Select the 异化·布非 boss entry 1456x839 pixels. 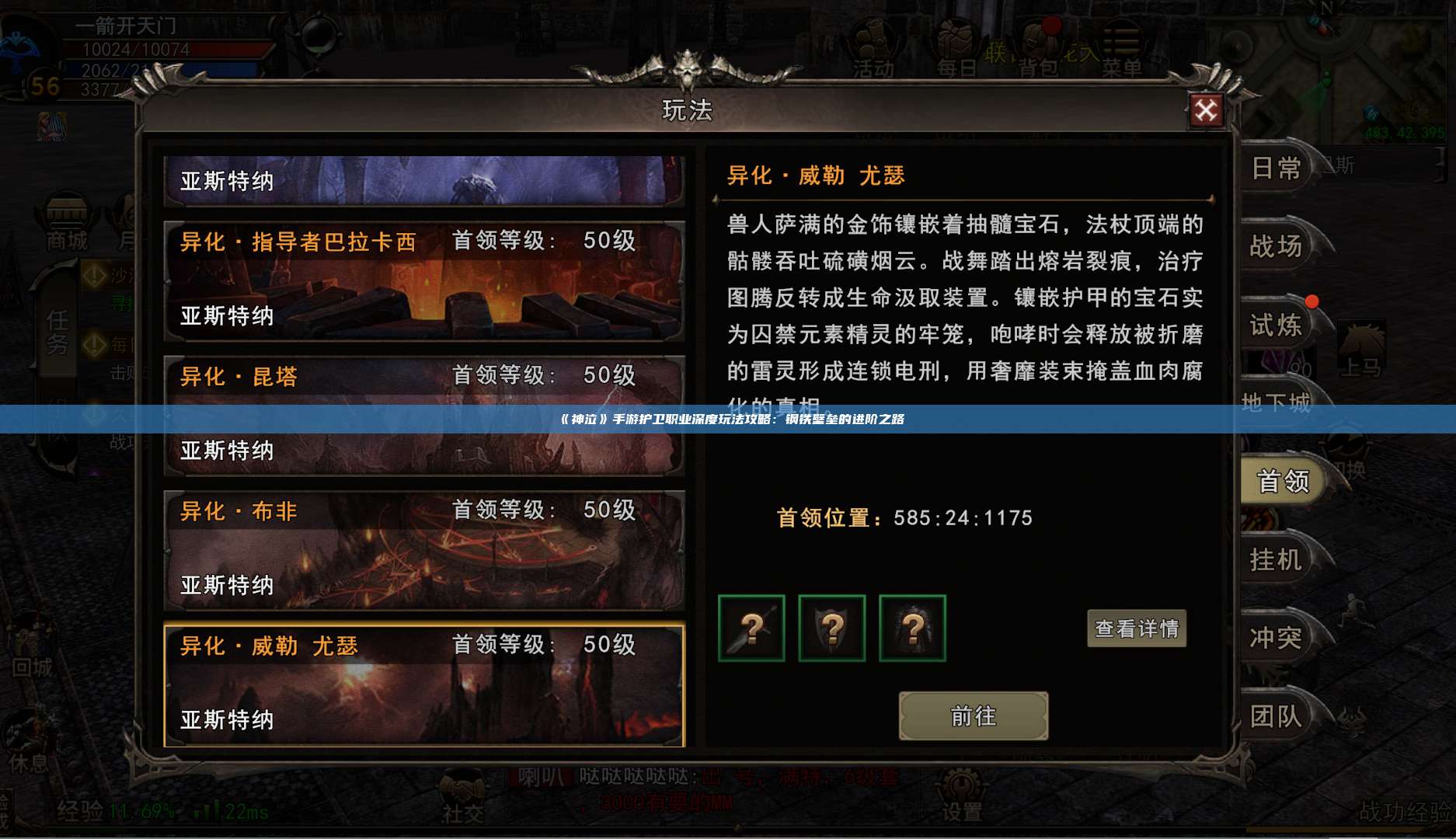pyautogui.click(x=423, y=548)
